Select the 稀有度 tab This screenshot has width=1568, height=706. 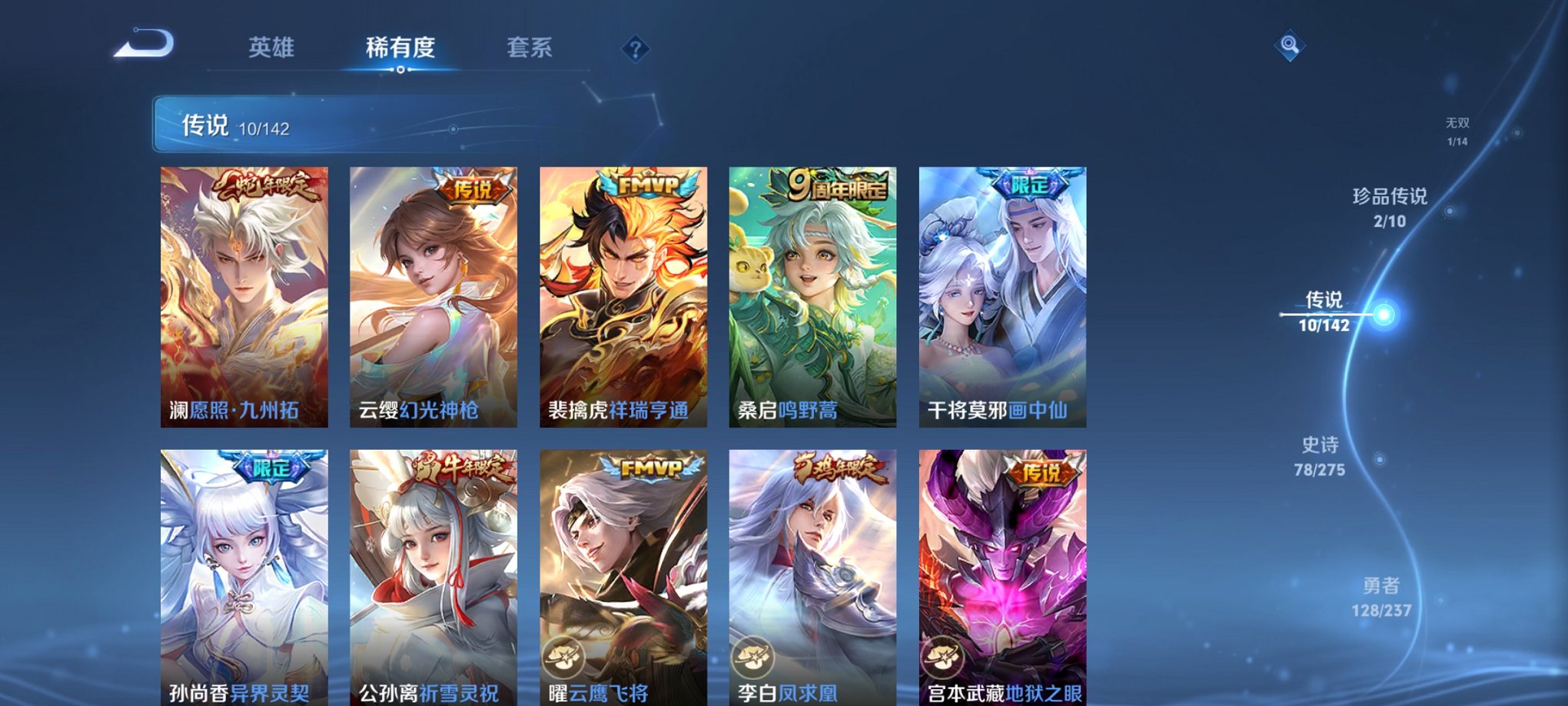tap(400, 48)
